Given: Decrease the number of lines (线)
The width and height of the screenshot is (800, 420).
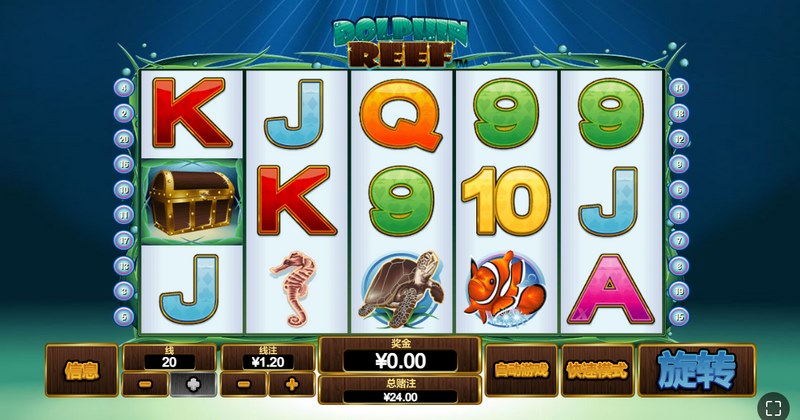Looking at the screenshot, I should click(145, 384).
